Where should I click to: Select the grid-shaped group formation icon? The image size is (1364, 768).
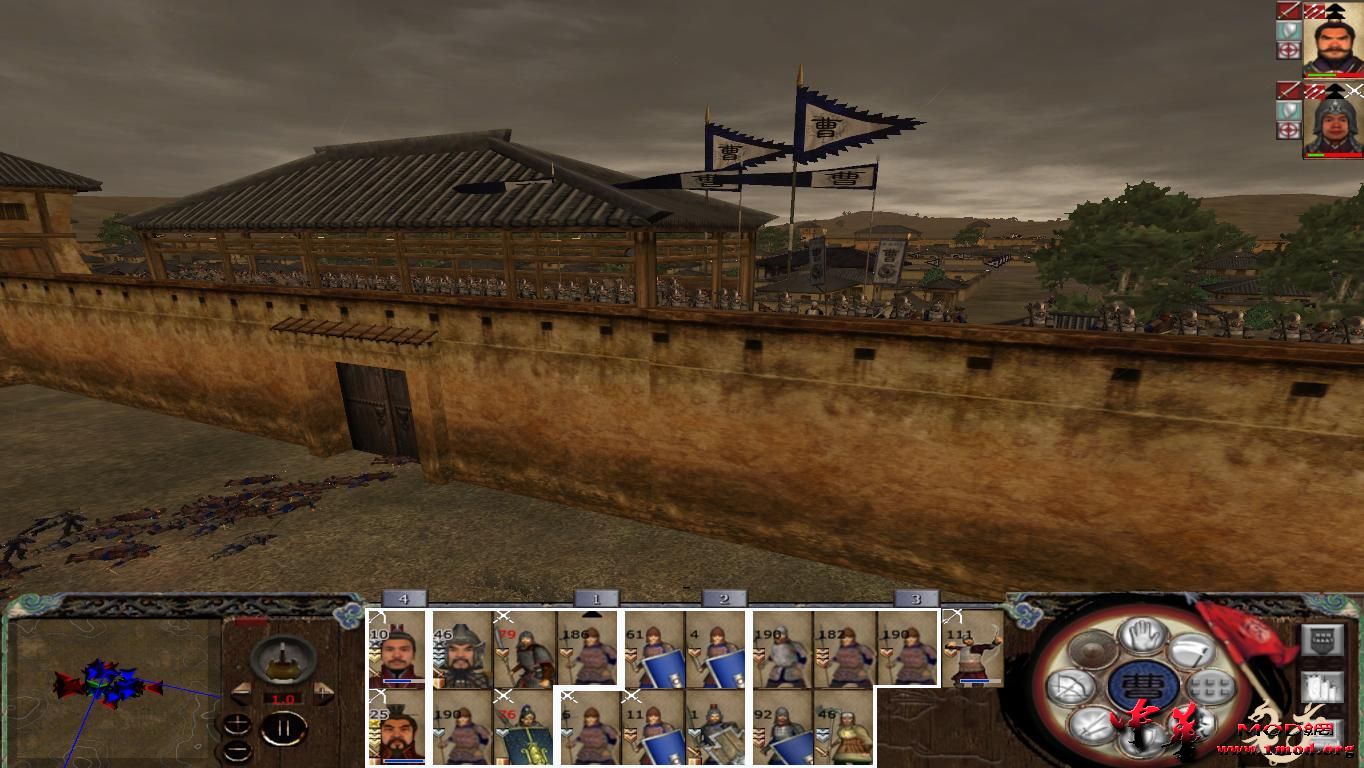click(1211, 686)
